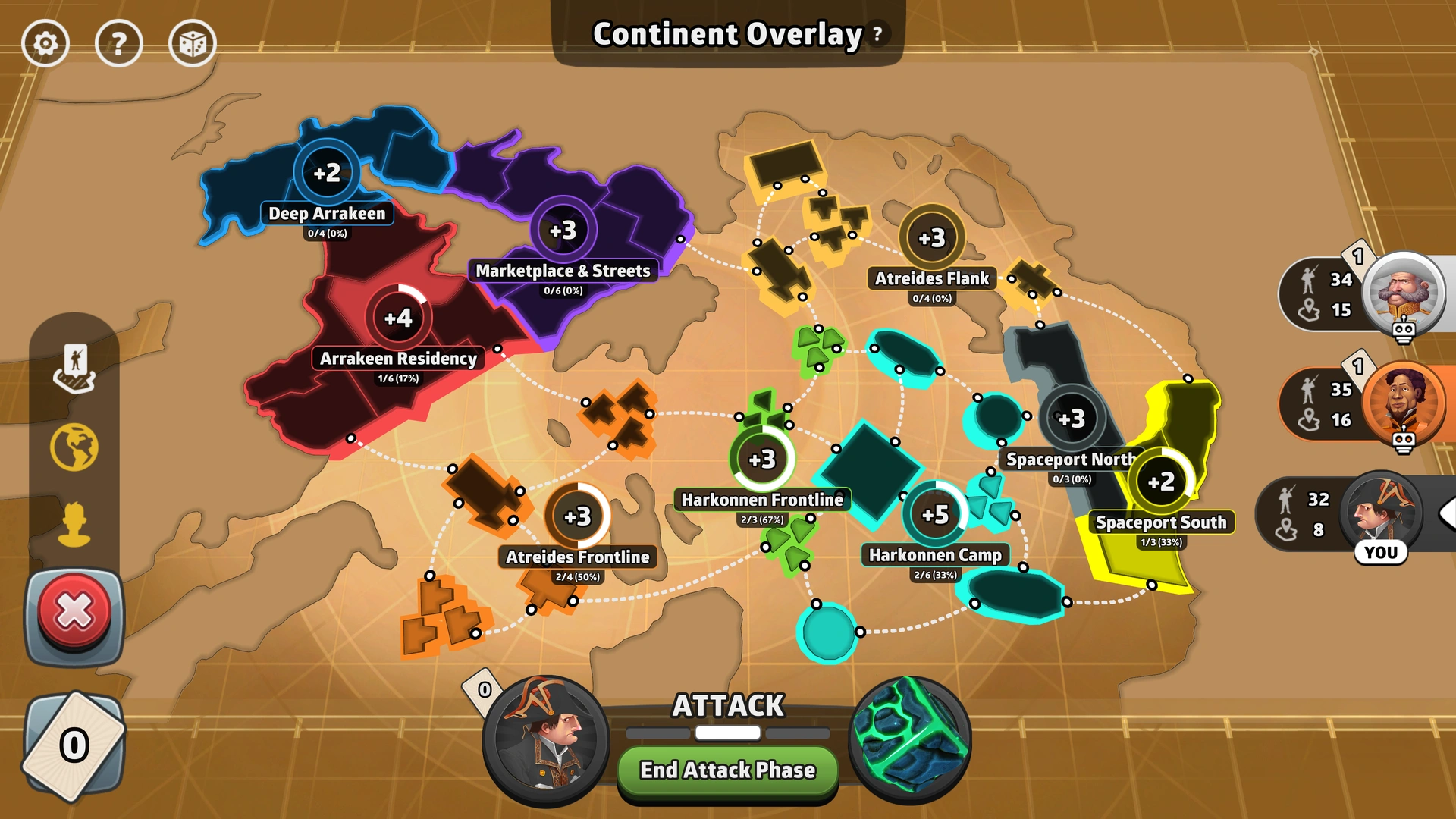
Task: Expand the card stack showing 0
Action: 74,744
